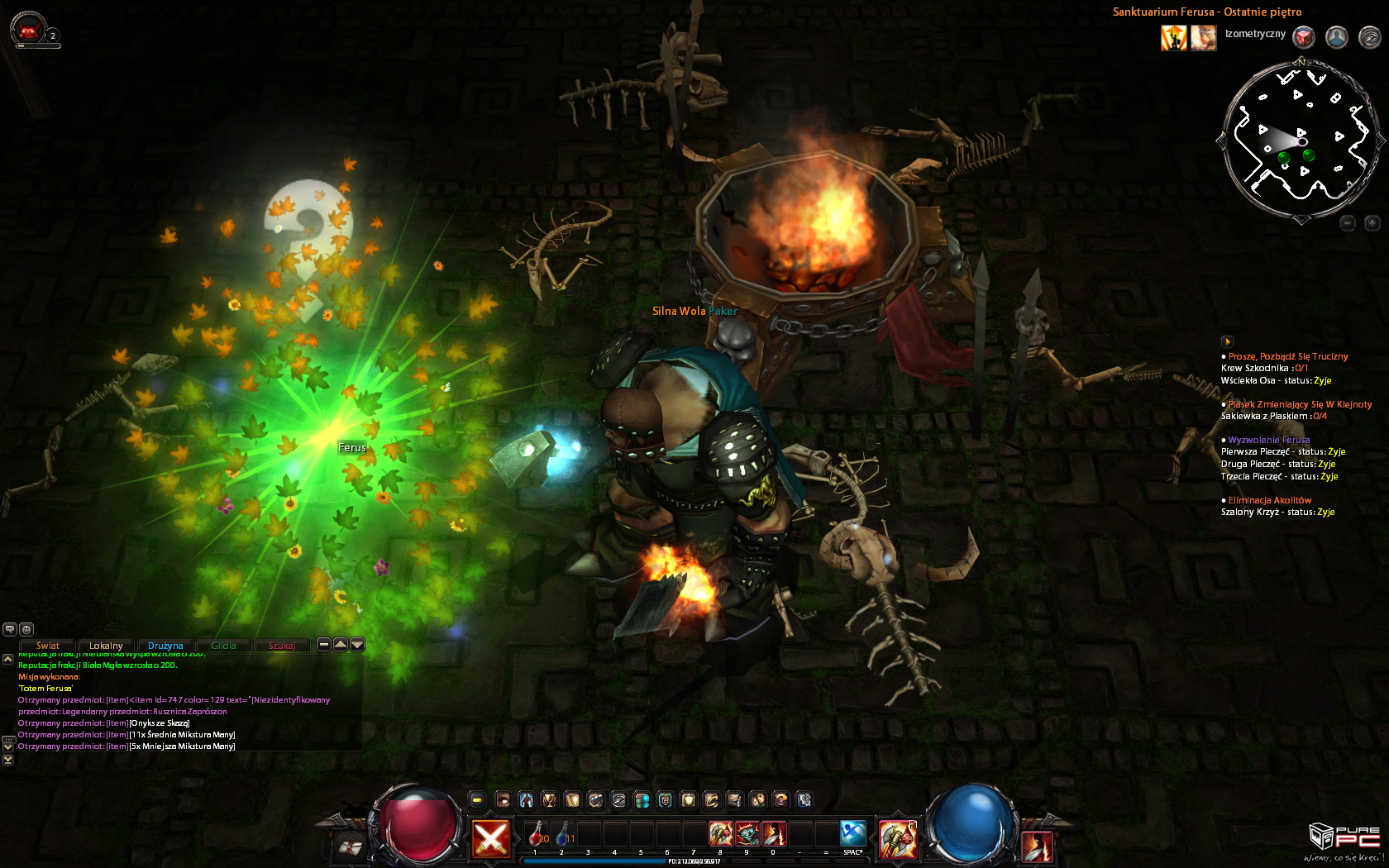Click the compass button above the minimap
This screenshot has width=1389, height=868.
pos(1370,37)
